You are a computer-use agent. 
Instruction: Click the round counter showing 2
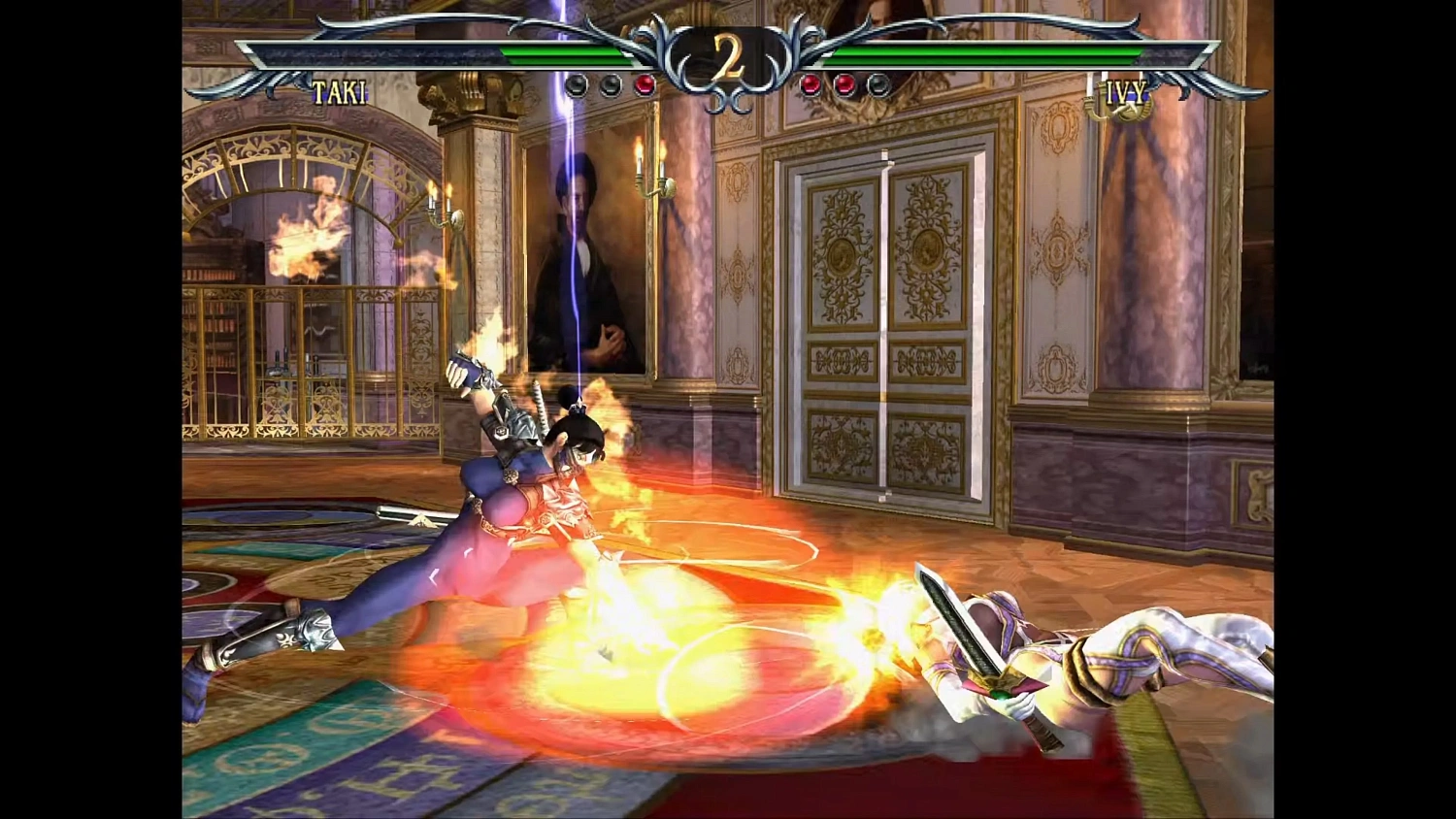(x=726, y=55)
